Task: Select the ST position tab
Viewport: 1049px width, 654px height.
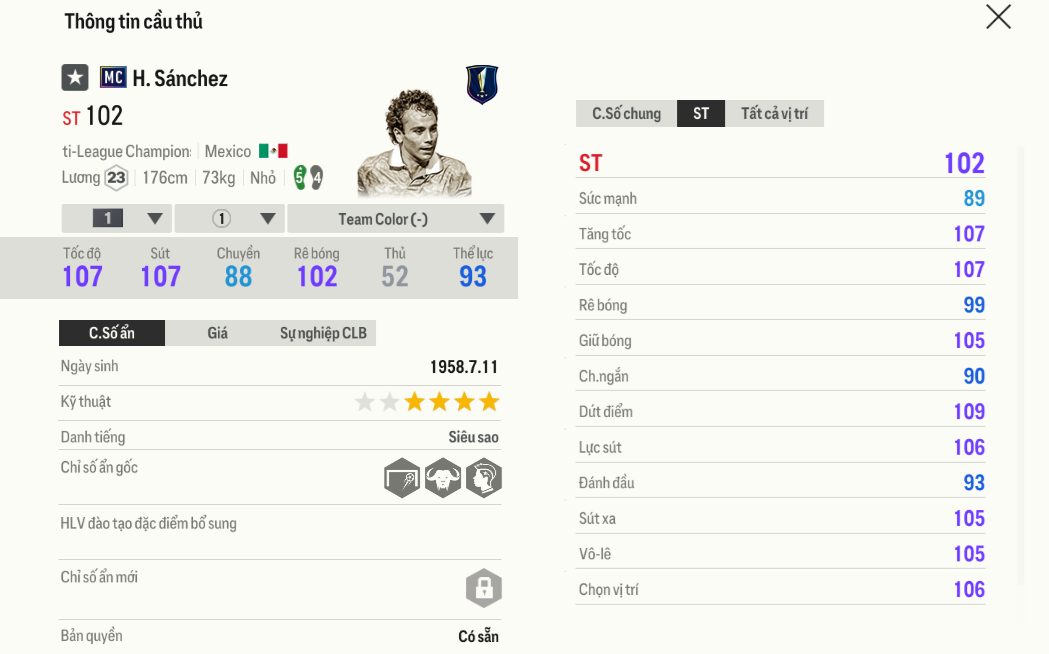Action: click(x=701, y=114)
